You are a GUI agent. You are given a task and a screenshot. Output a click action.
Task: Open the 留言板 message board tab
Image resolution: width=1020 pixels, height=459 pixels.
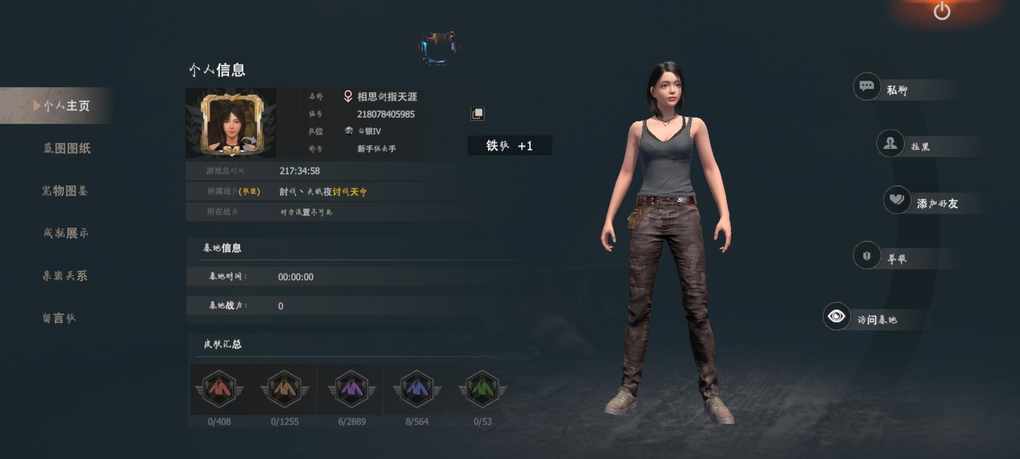coord(58,318)
